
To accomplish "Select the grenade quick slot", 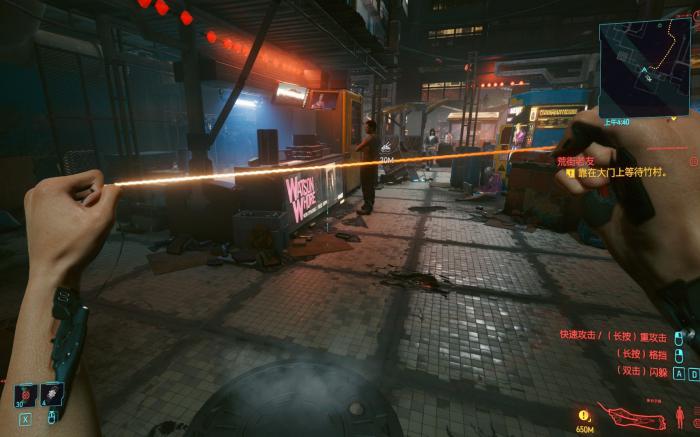I will [x=50, y=394].
